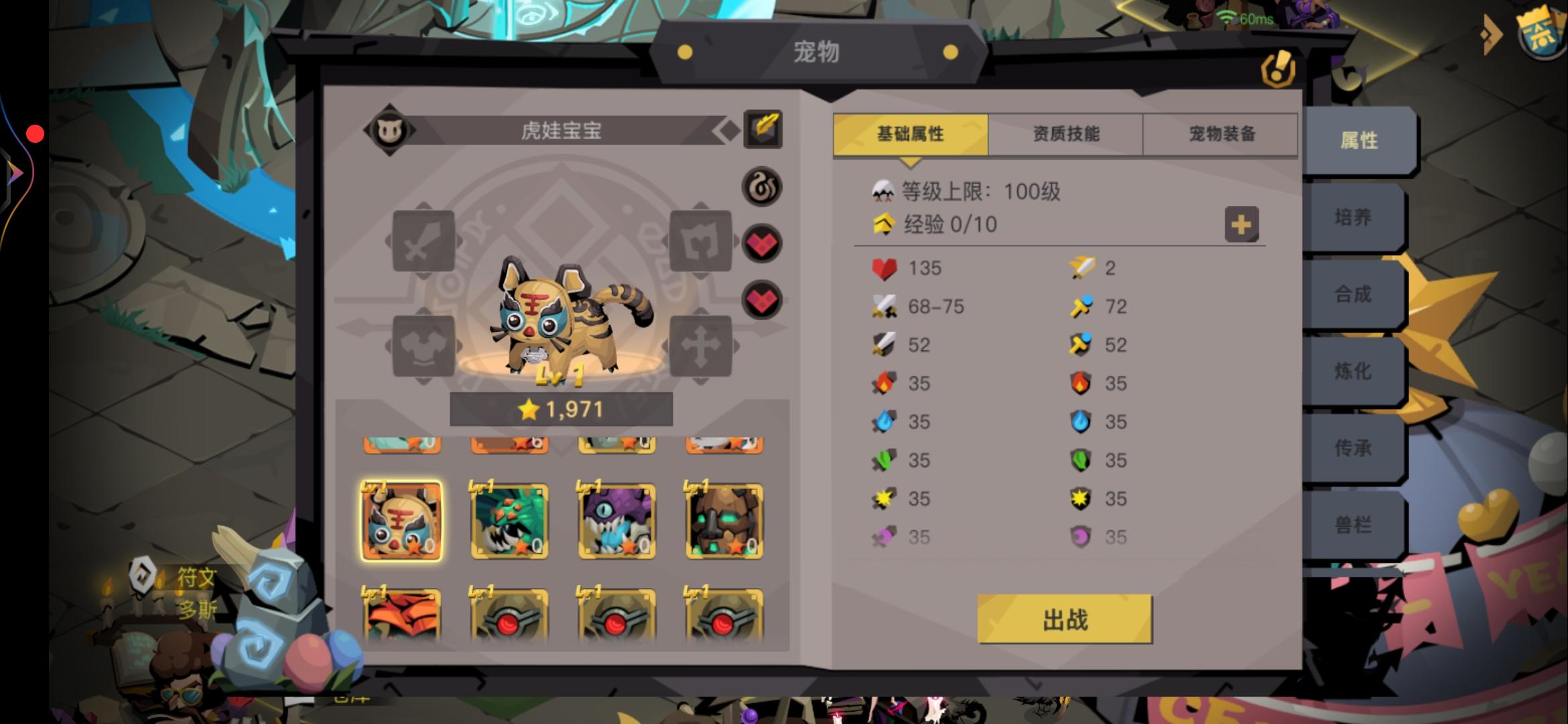Click the 1,971 star rating bar
Image resolution: width=1568 pixels, height=724 pixels.
click(562, 409)
